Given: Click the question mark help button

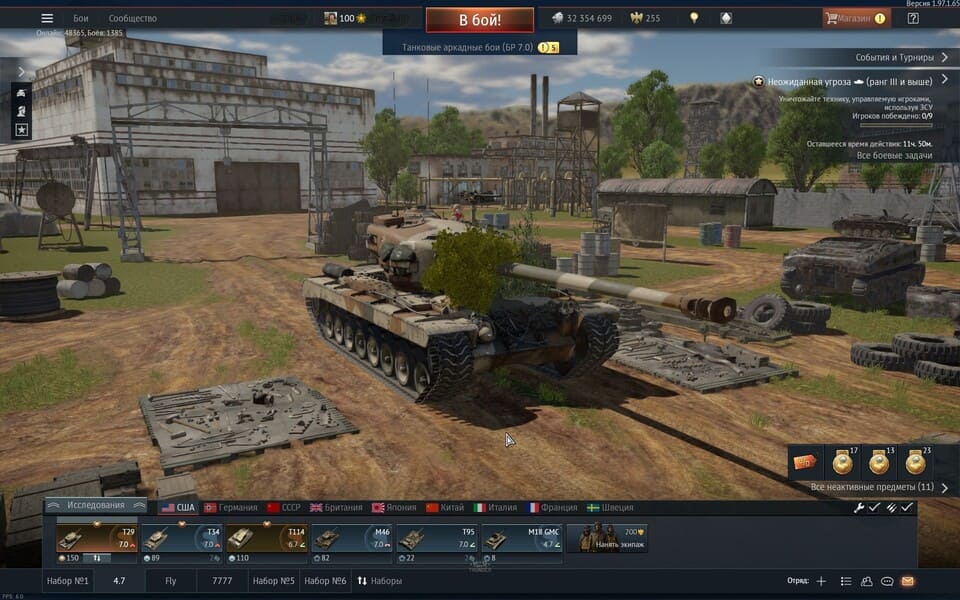Looking at the screenshot, I should click(912, 18).
